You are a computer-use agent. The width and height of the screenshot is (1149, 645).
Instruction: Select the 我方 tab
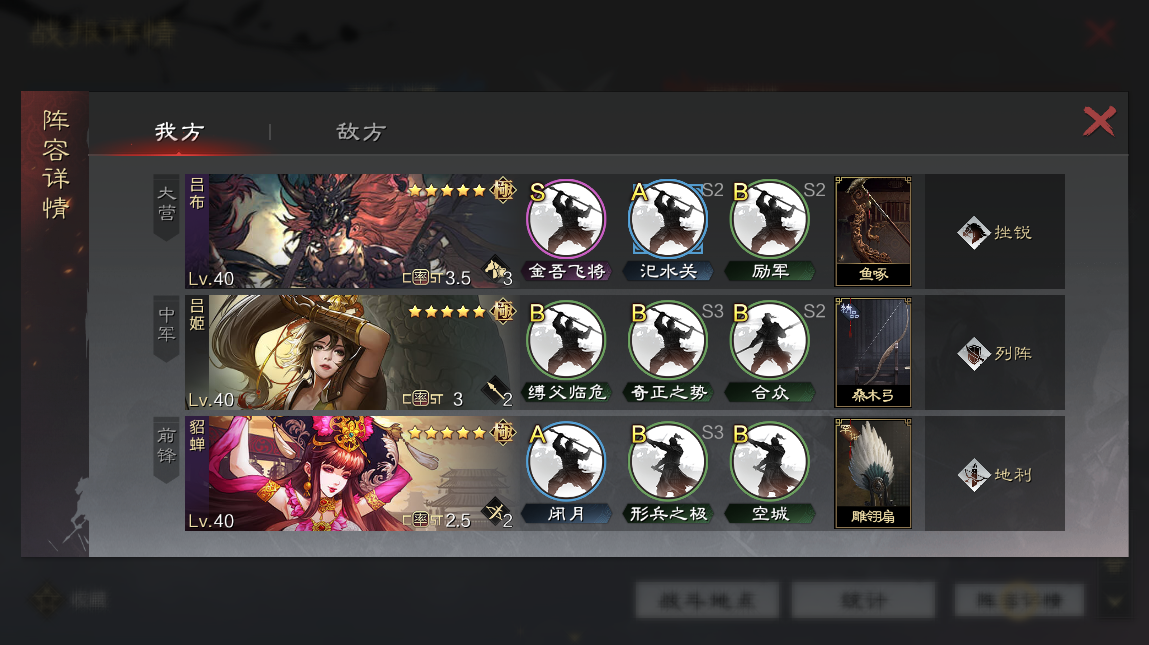pos(179,132)
